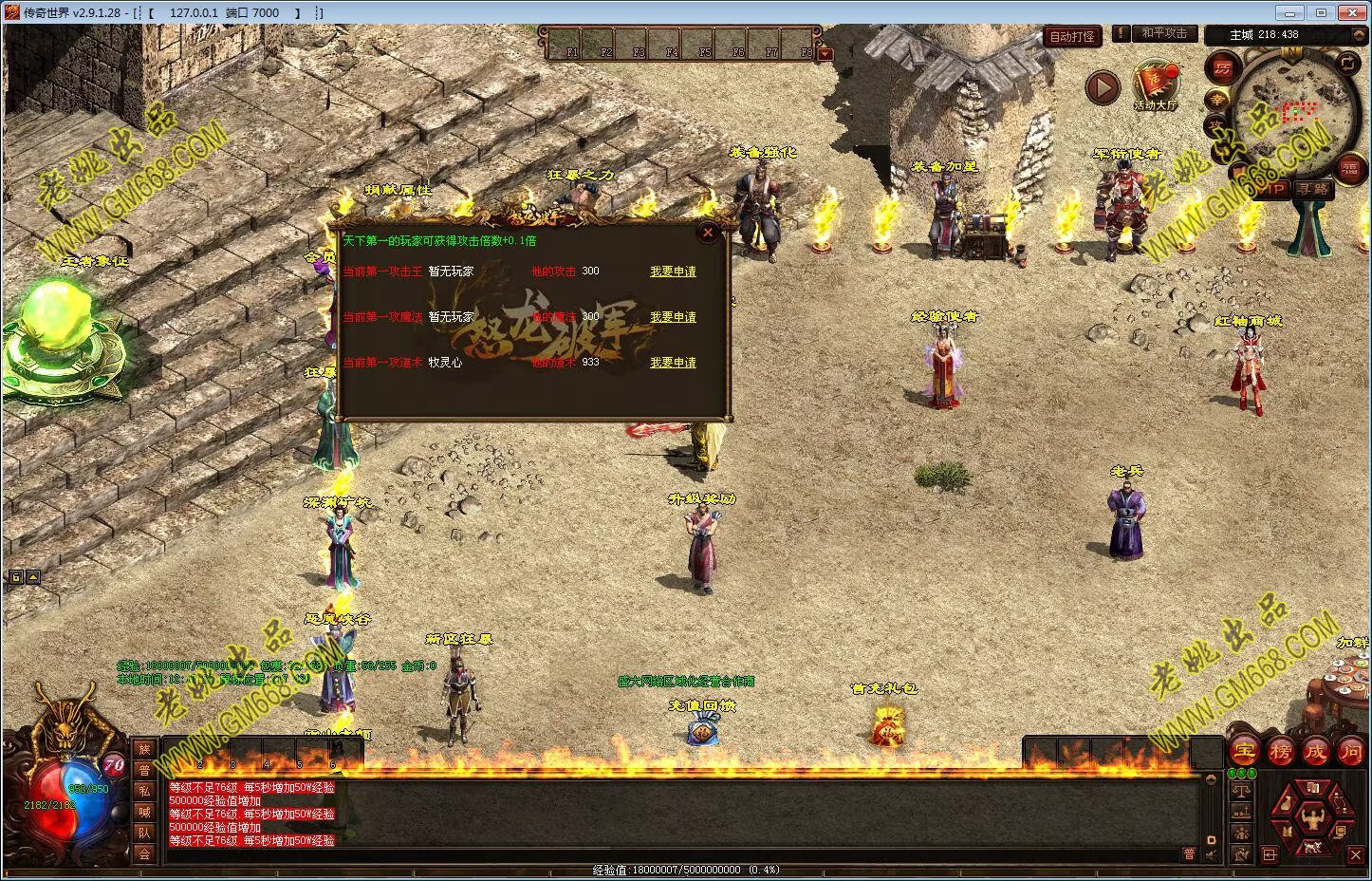Open the 成 achievements round button

1315,752
